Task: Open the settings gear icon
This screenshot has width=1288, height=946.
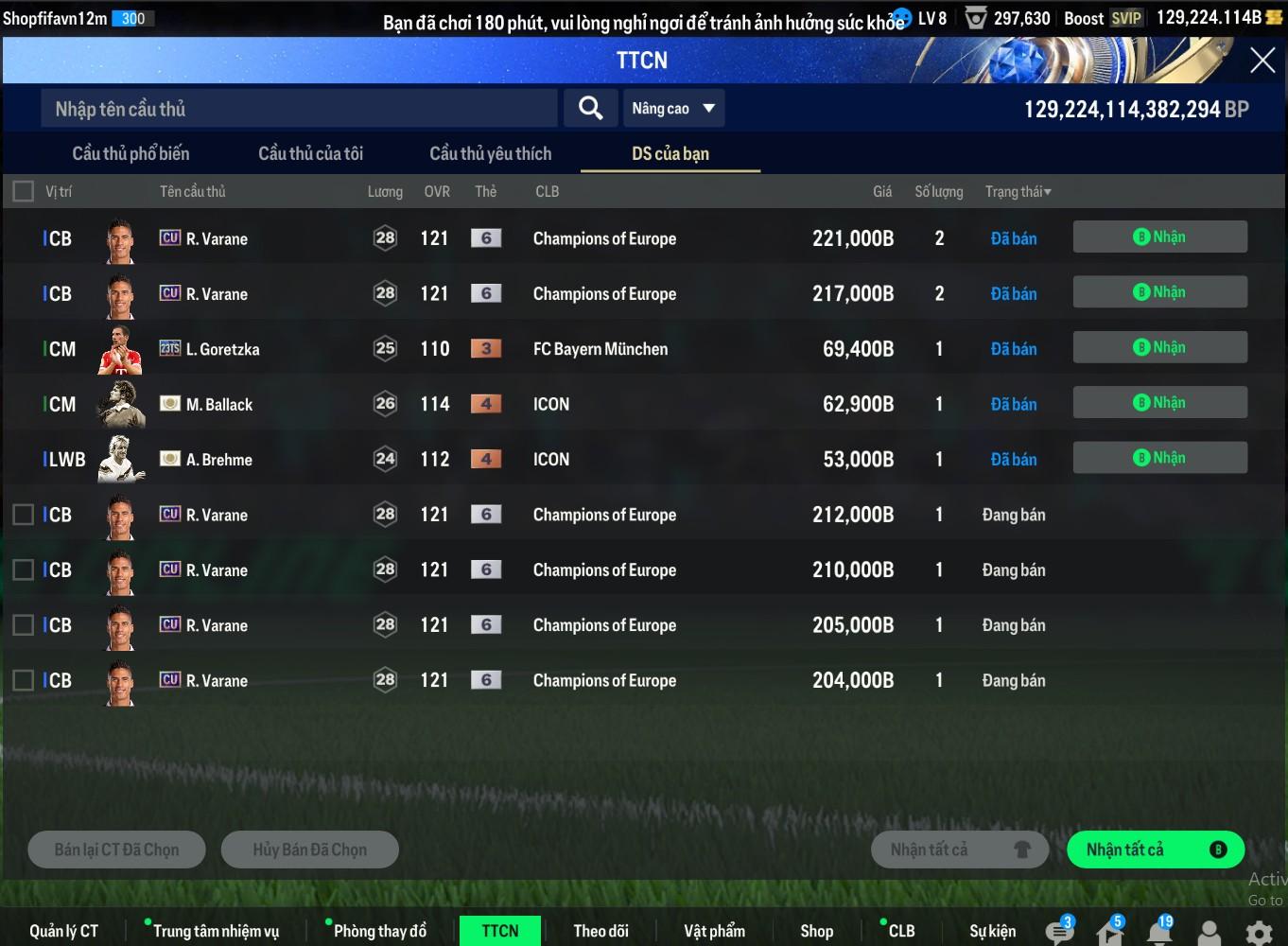Action: point(1259,933)
